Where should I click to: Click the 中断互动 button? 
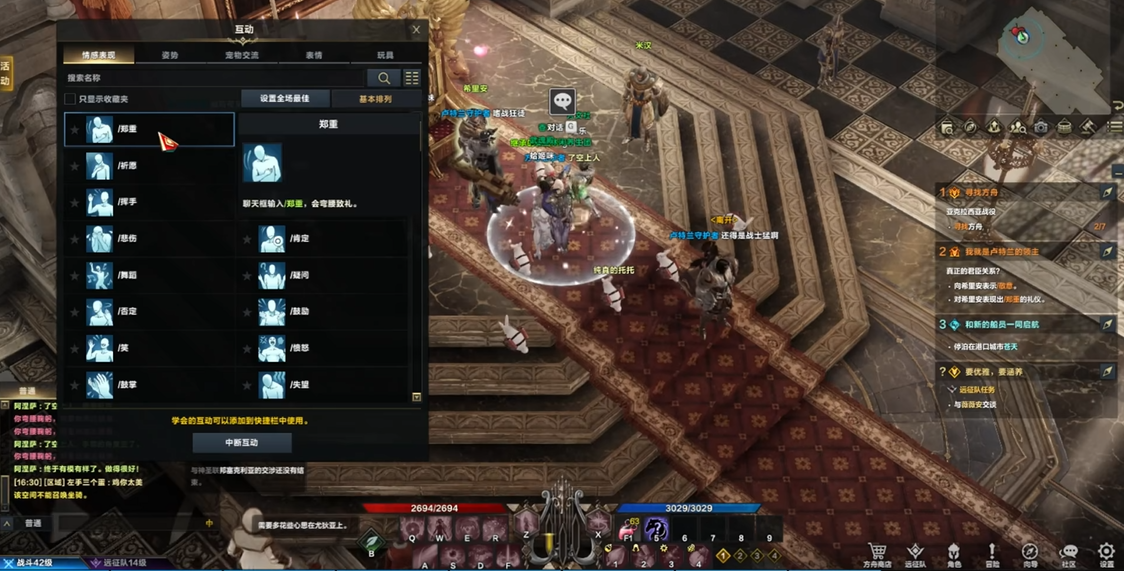tap(242, 442)
